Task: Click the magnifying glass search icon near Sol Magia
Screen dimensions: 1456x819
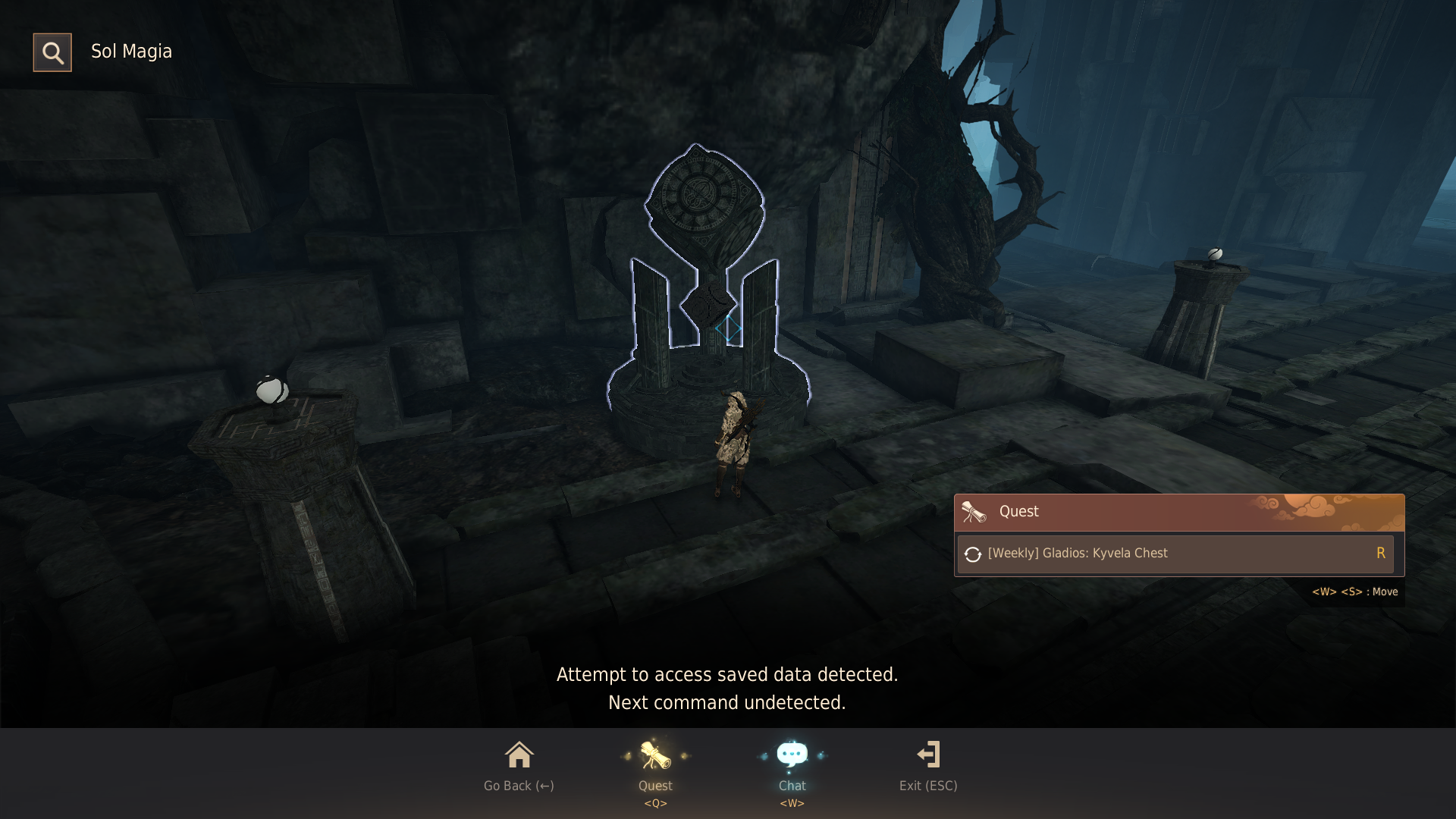Action: click(52, 52)
